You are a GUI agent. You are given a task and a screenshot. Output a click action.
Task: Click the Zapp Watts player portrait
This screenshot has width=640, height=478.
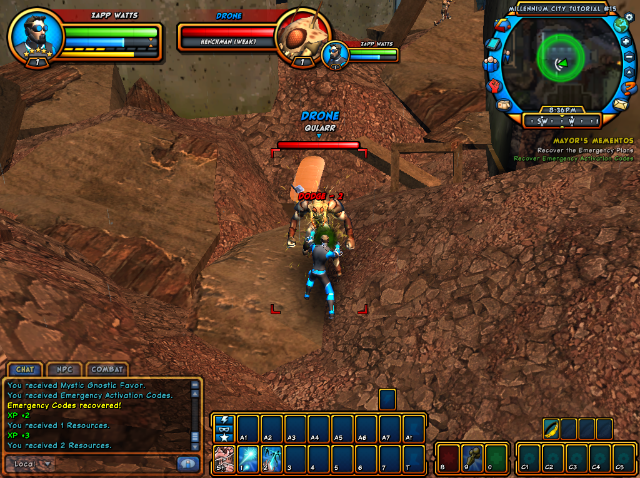click(x=36, y=38)
